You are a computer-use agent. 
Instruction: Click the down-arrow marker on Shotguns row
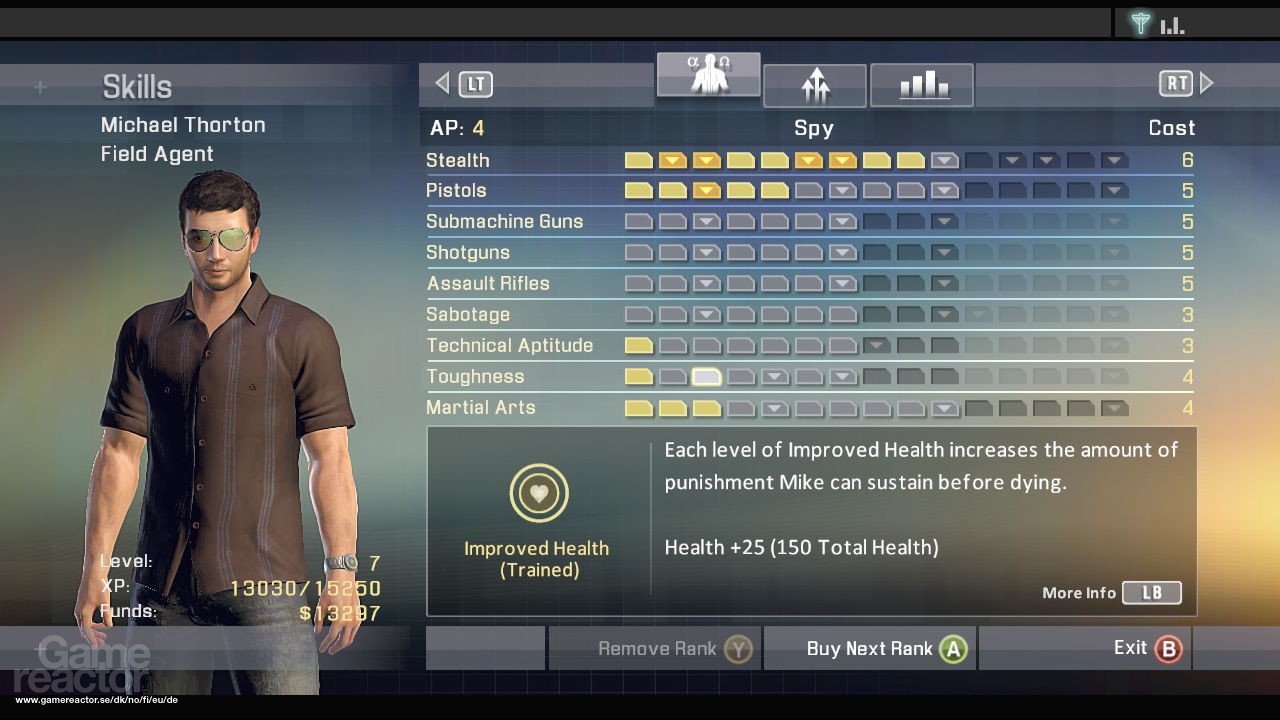click(x=705, y=252)
